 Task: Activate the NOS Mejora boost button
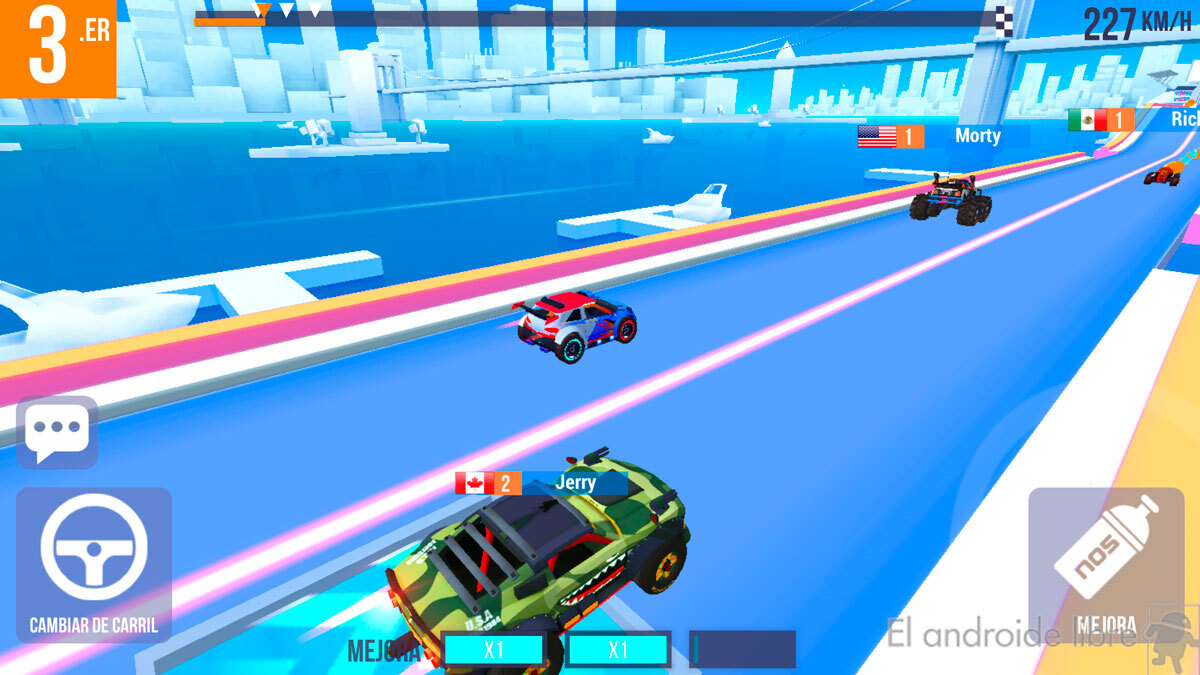tap(1104, 564)
